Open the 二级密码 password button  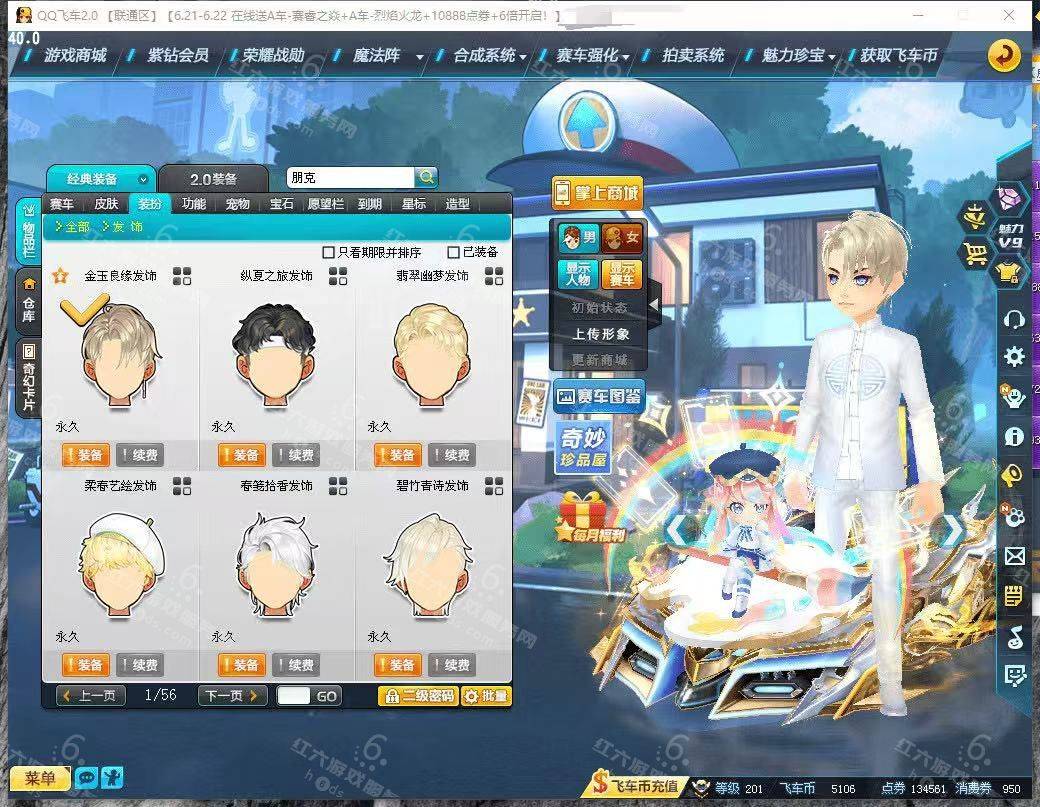[417, 696]
